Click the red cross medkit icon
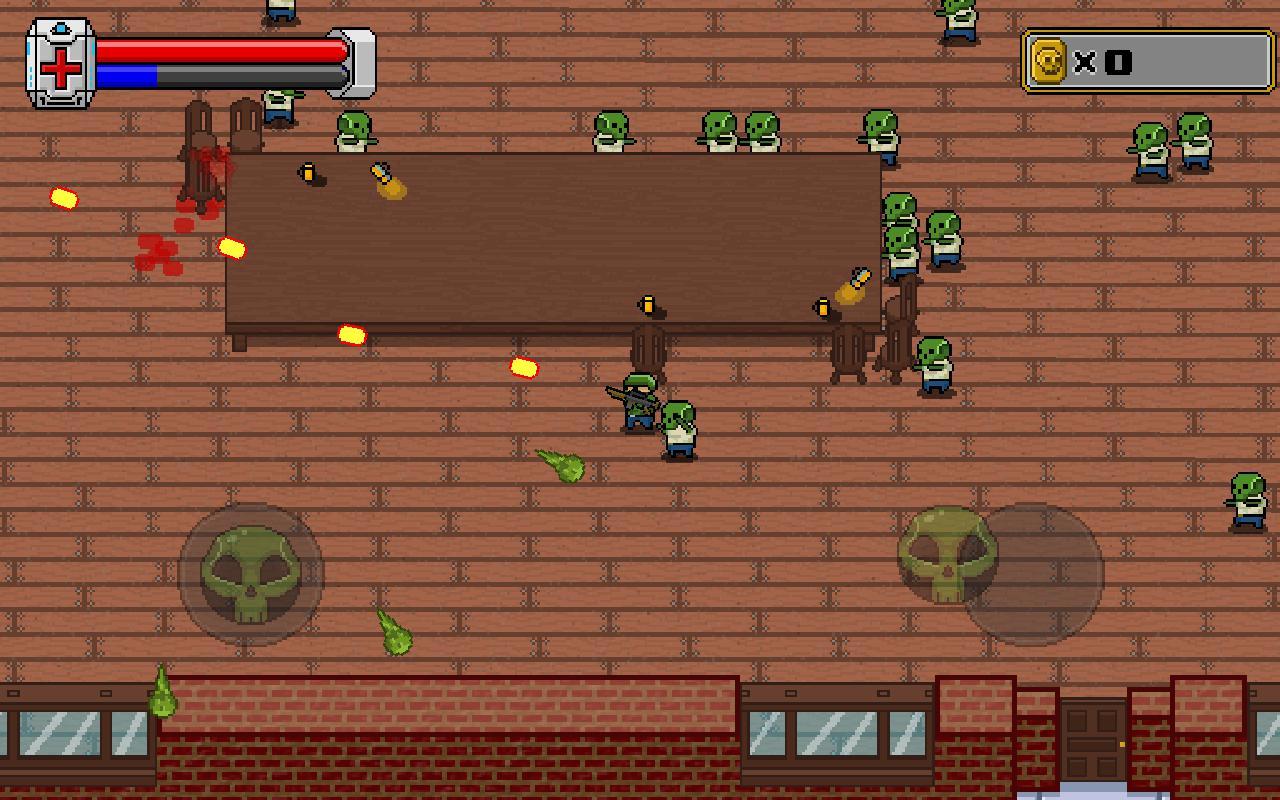Image resolution: width=1280 pixels, height=800 pixels. coord(57,62)
